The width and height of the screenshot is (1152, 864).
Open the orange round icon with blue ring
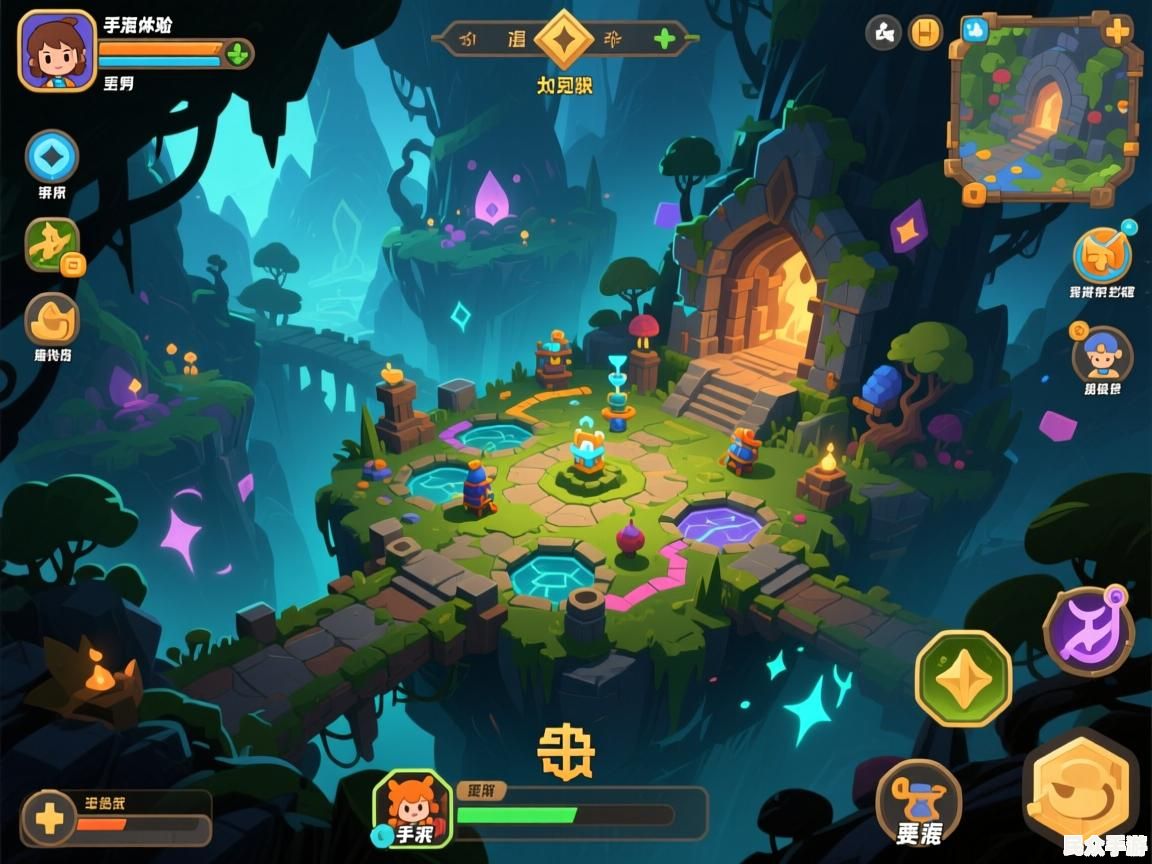(x=1102, y=256)
